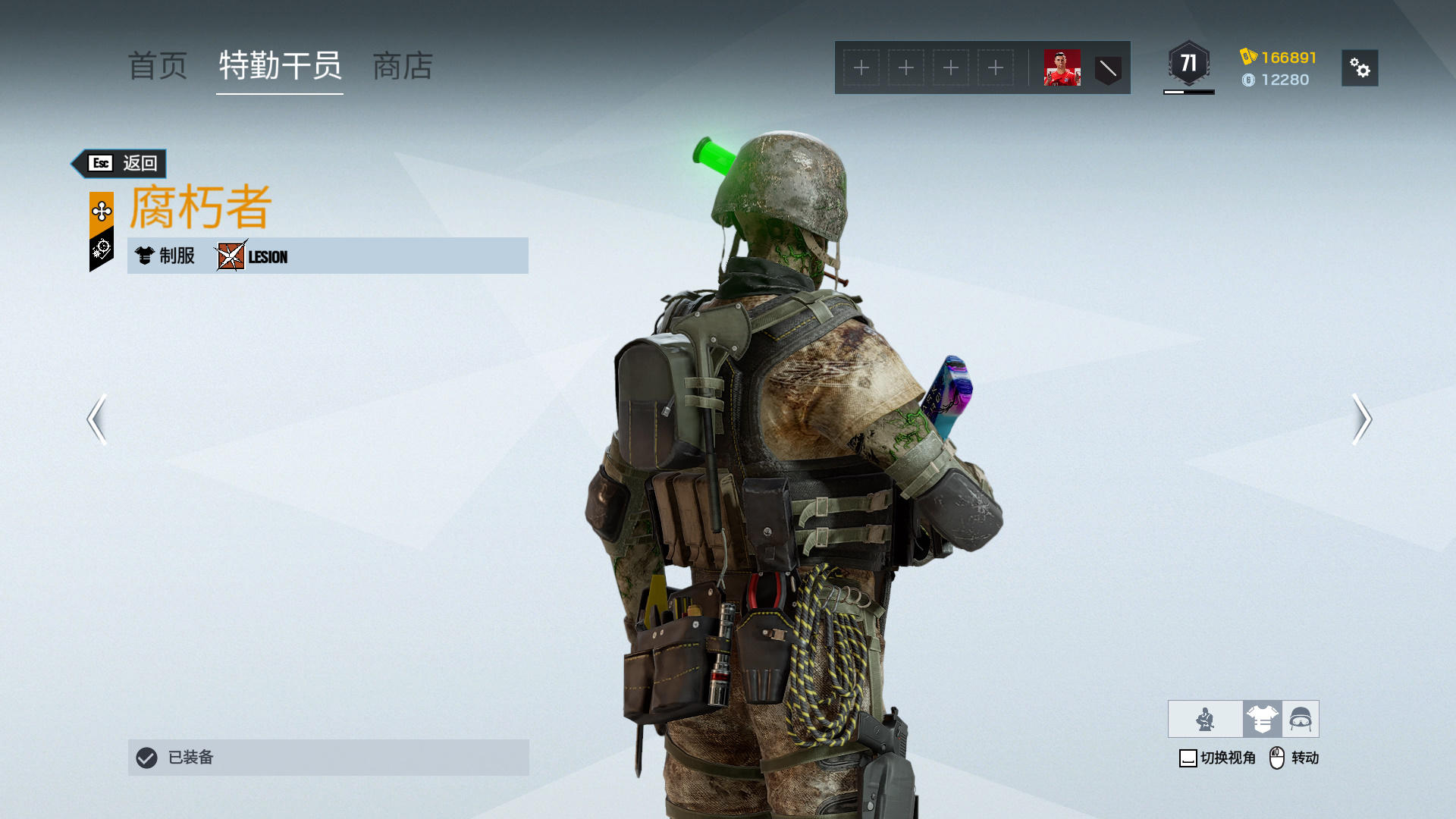This screenshot has height=819, width=1456.
Task: Select the uniform shirt view icon
Action: point(1262,719)
